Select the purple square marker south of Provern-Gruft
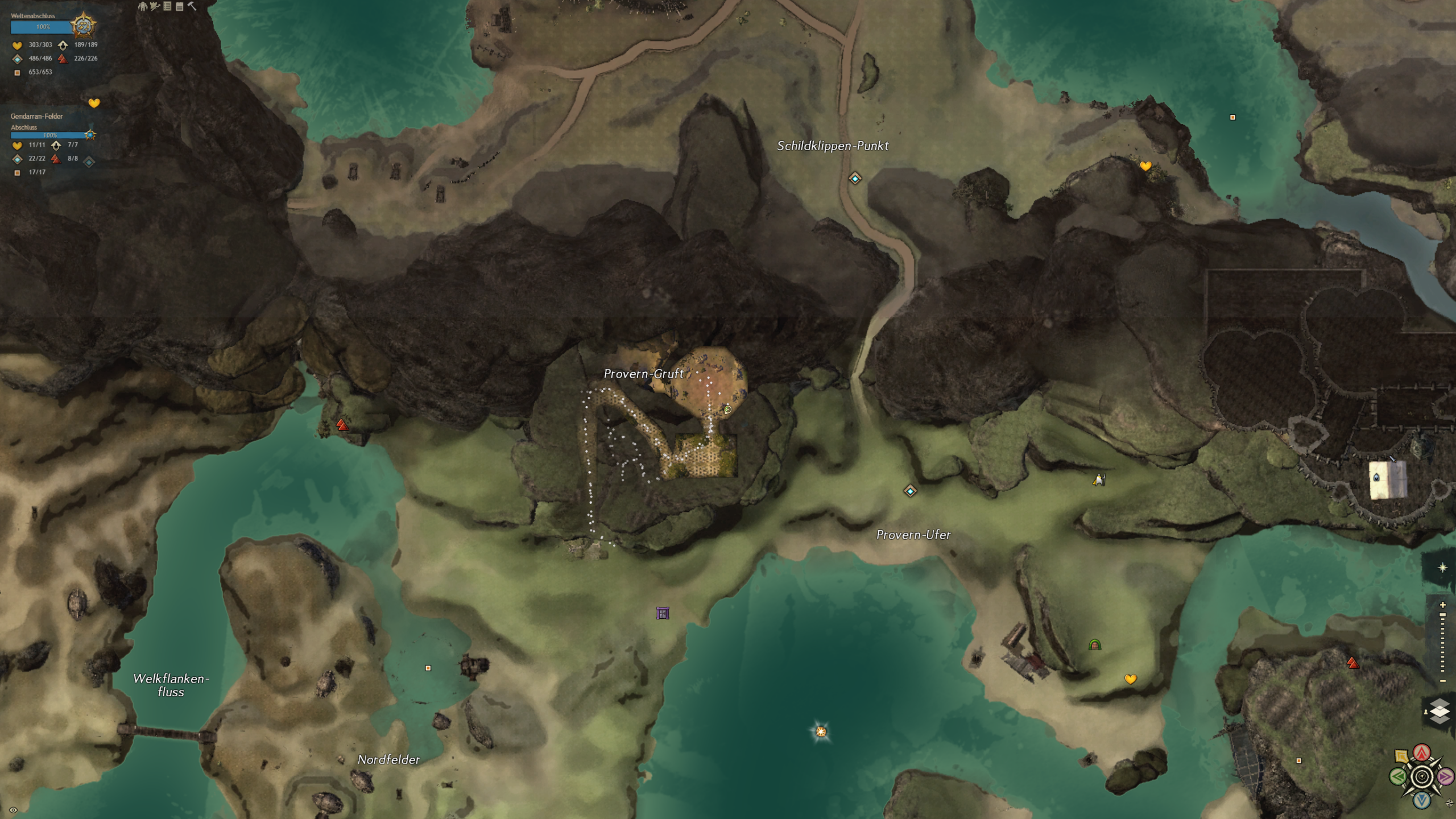This screenshot has height=819, width=1456. [x=663, y=613]
